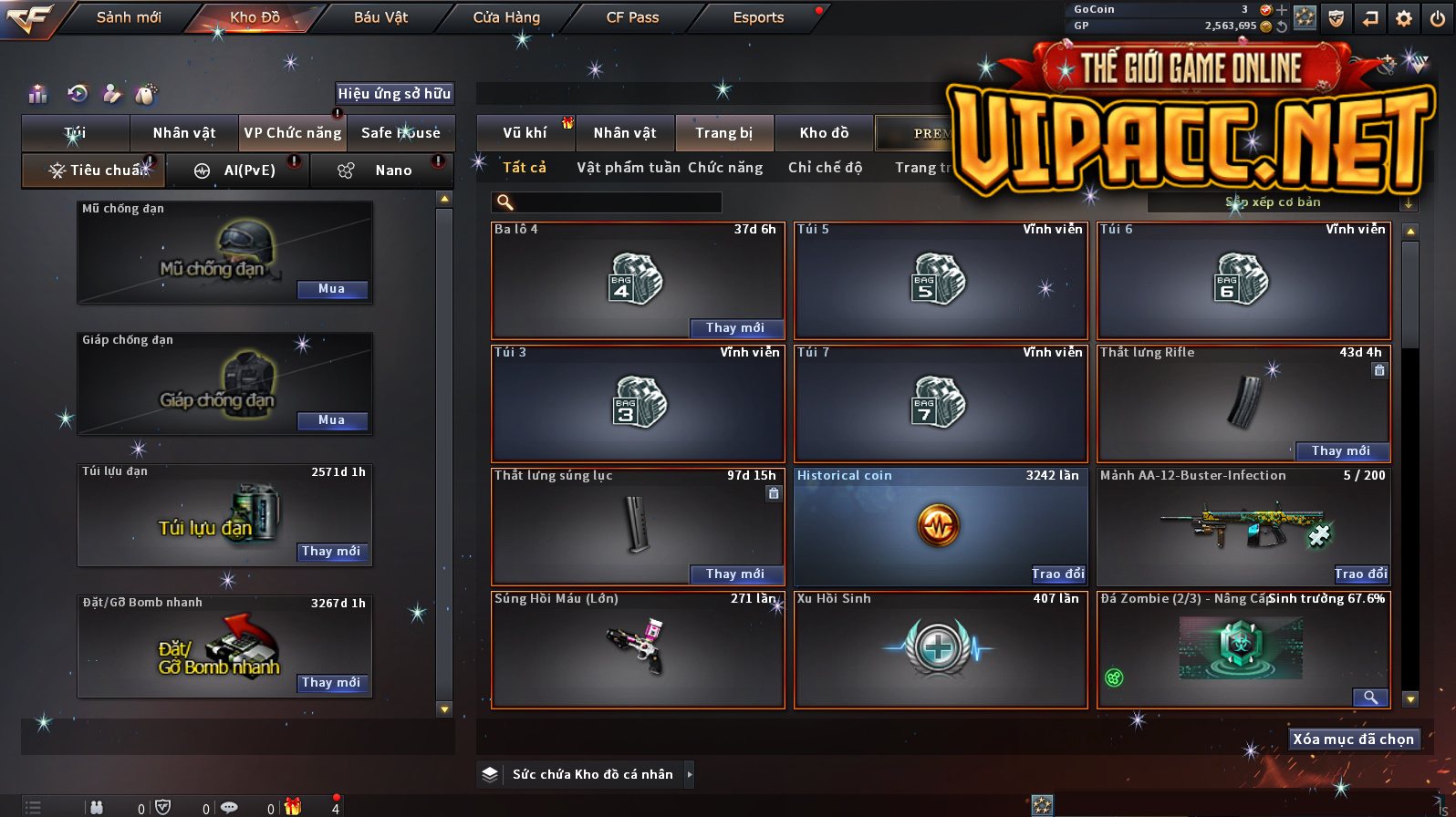1456x817 pixels.
Task: Click Xóa mục đã chọn button
Action: click(1353, 739)
